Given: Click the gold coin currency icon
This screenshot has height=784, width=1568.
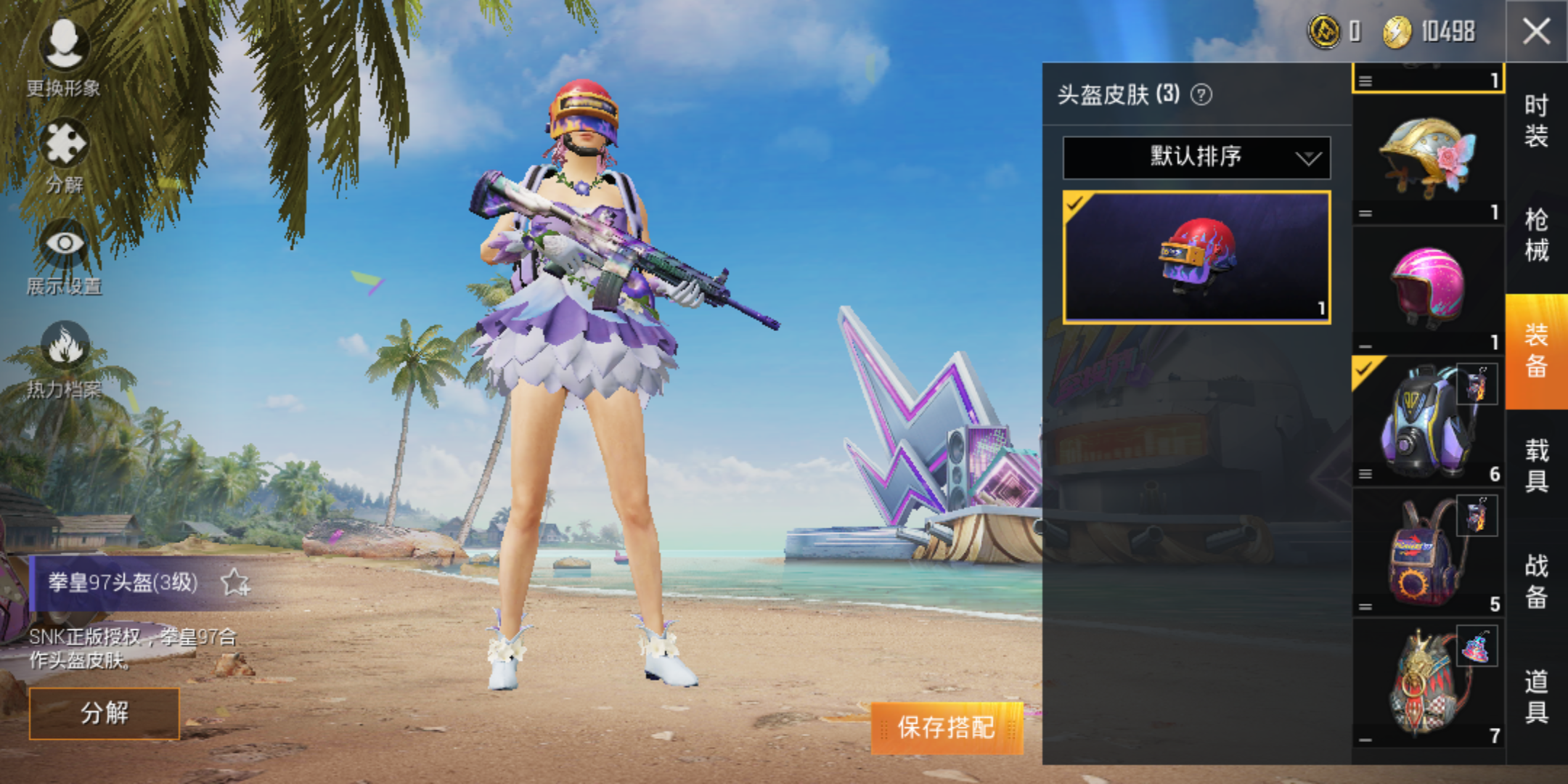Looking at the screenshot, I should click(x=1323, y=31).
